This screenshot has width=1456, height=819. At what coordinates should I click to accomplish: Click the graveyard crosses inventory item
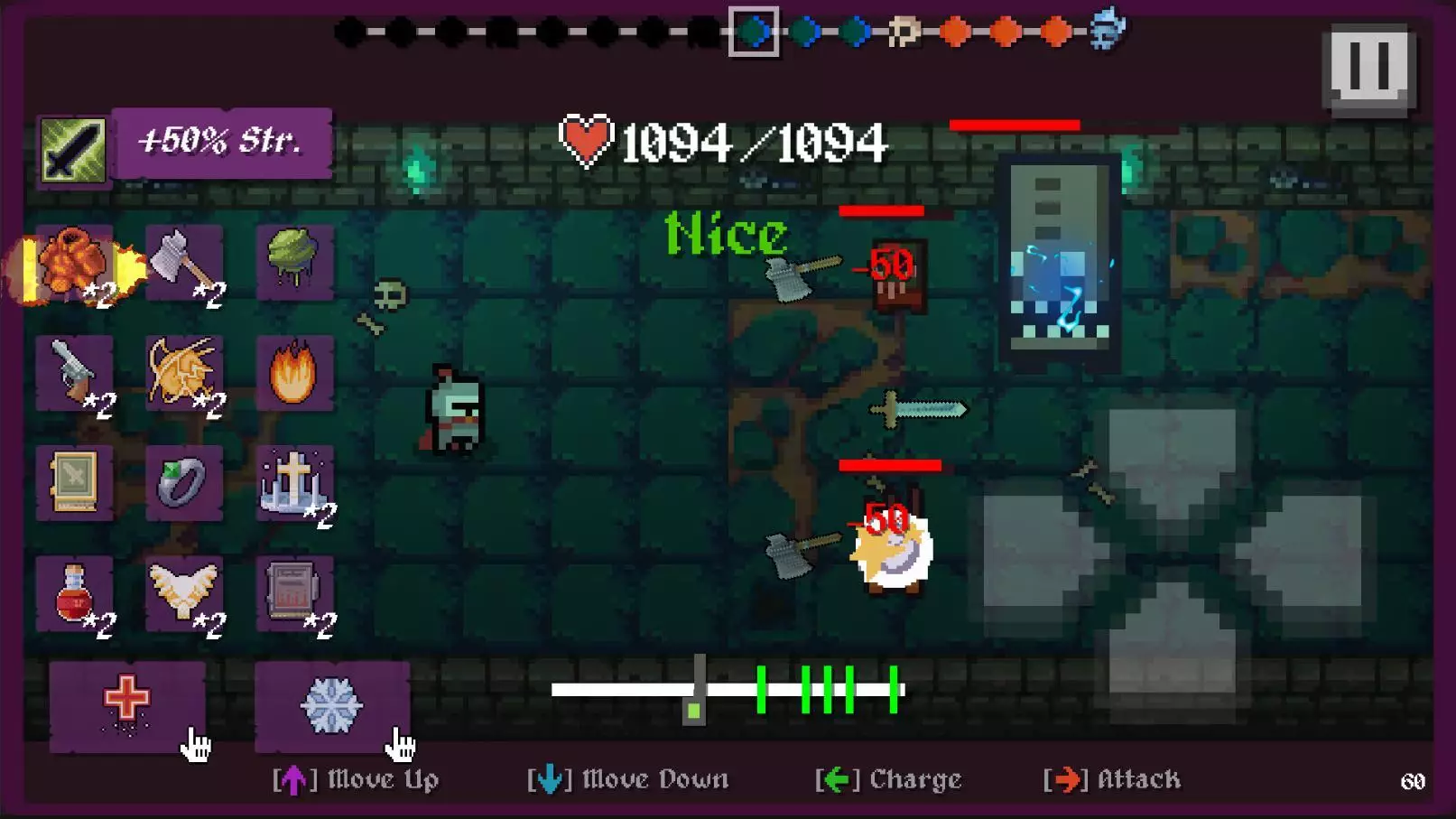pos(293,483)
